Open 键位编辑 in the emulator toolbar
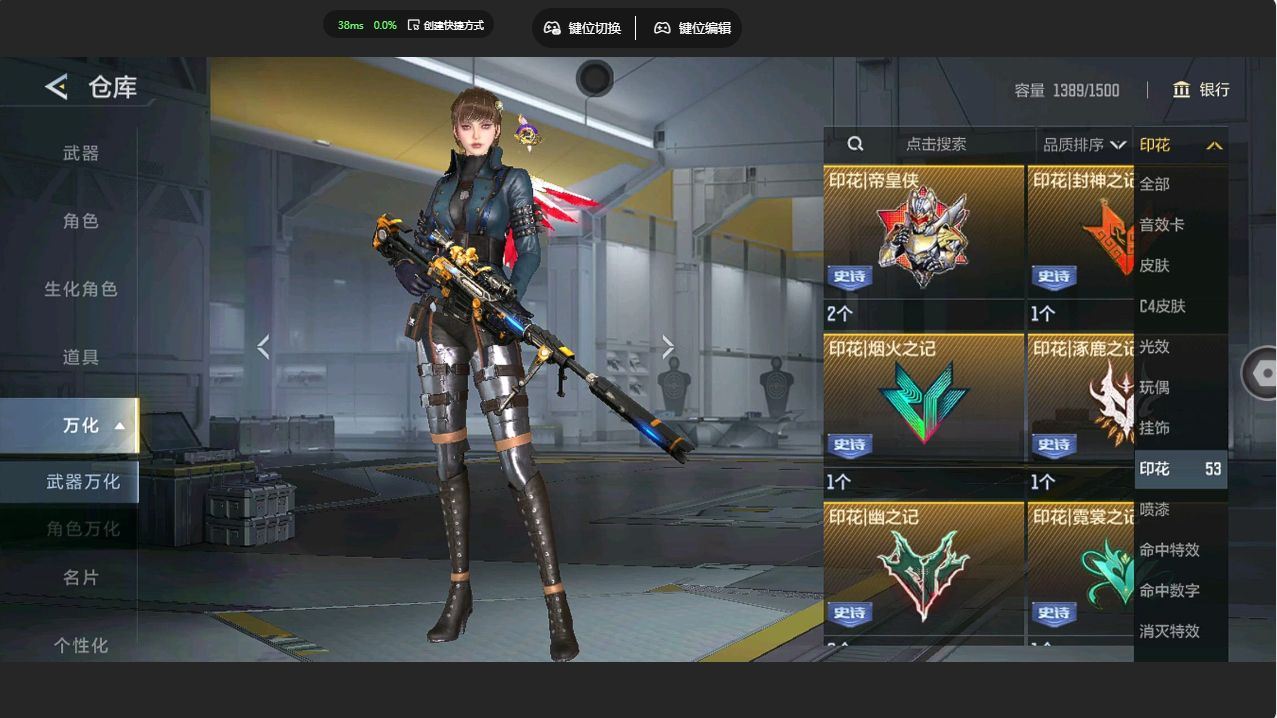 click(x=692, y=28)
